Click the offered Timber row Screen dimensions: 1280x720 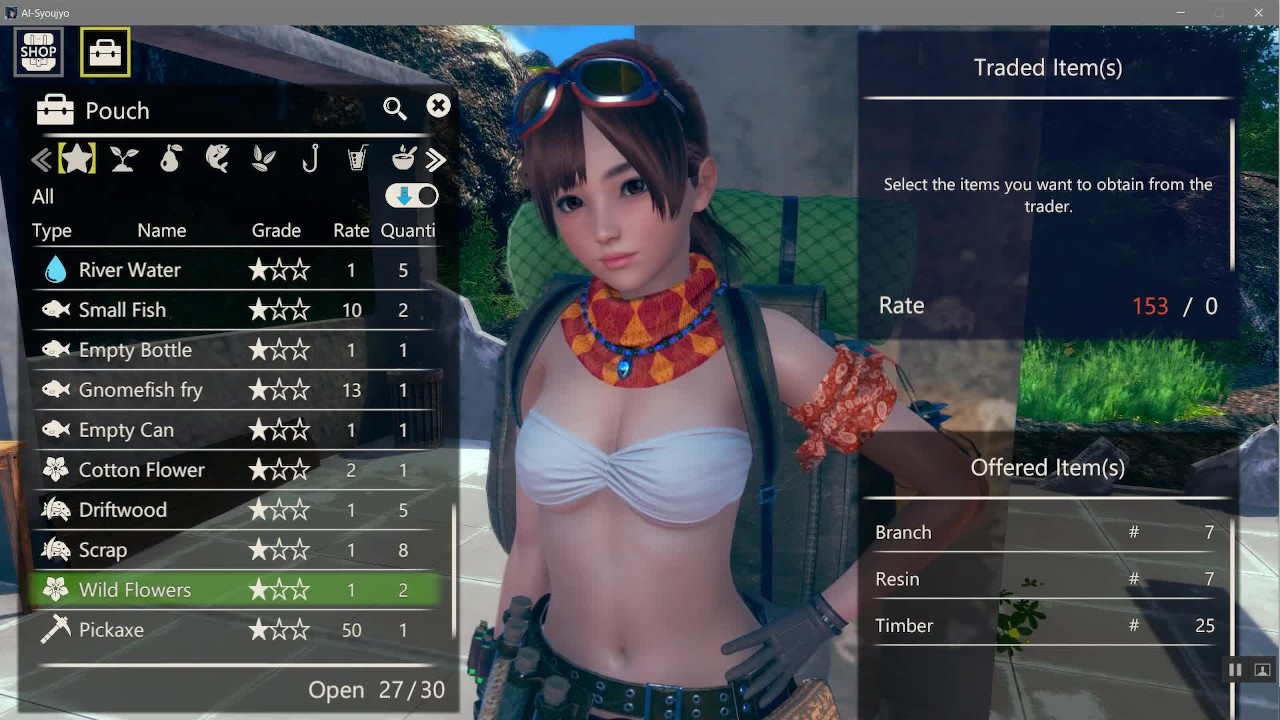[1045, 626]
